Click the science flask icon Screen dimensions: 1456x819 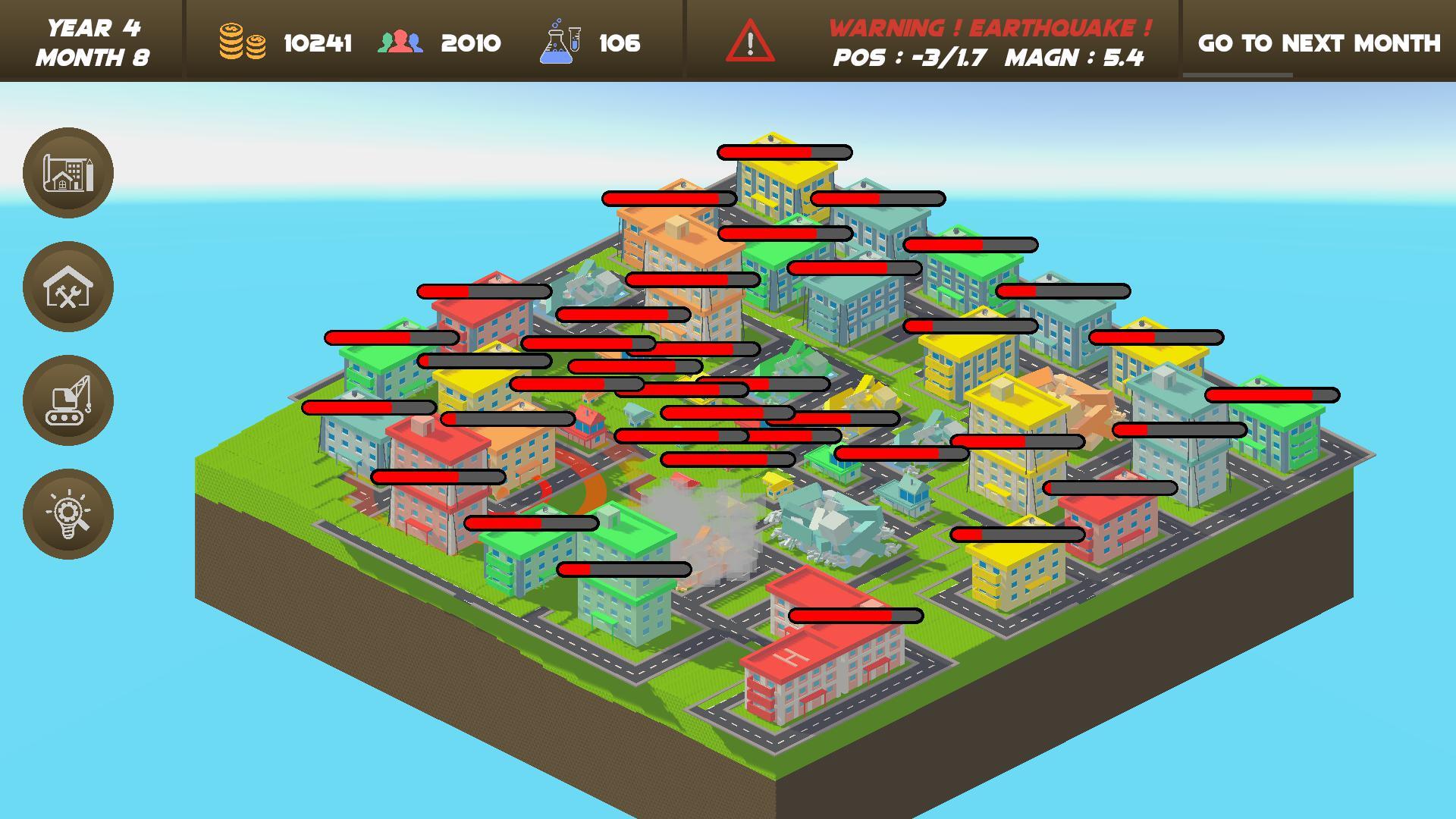556,43
